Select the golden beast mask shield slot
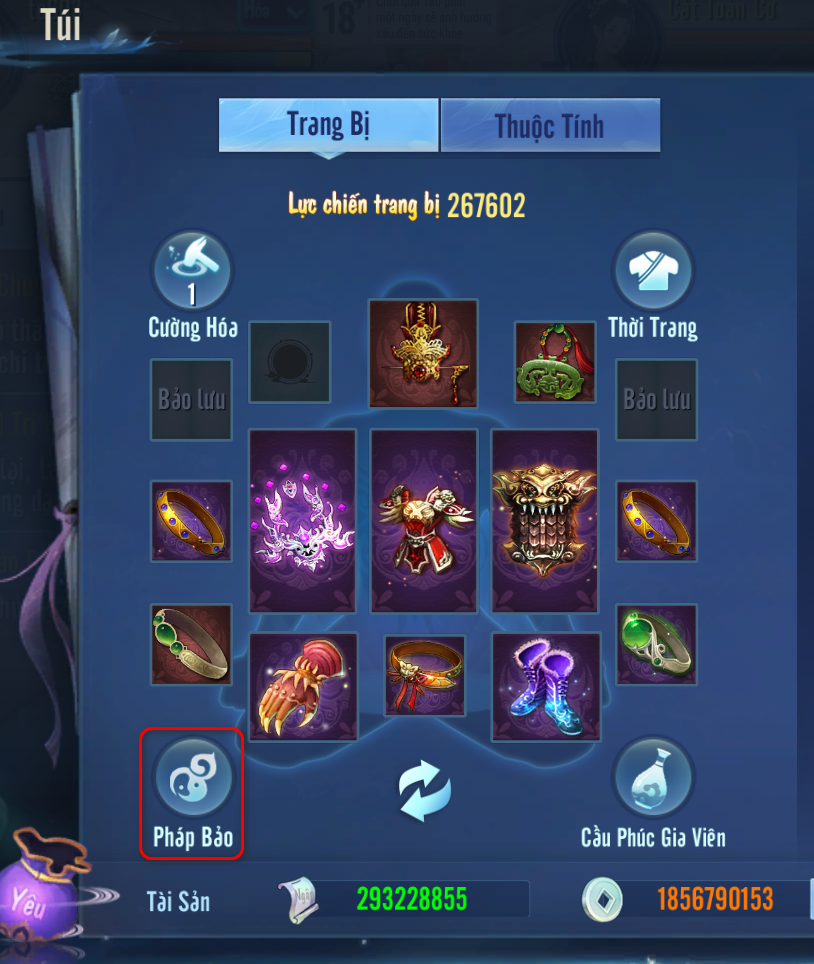 coord(545,520)
